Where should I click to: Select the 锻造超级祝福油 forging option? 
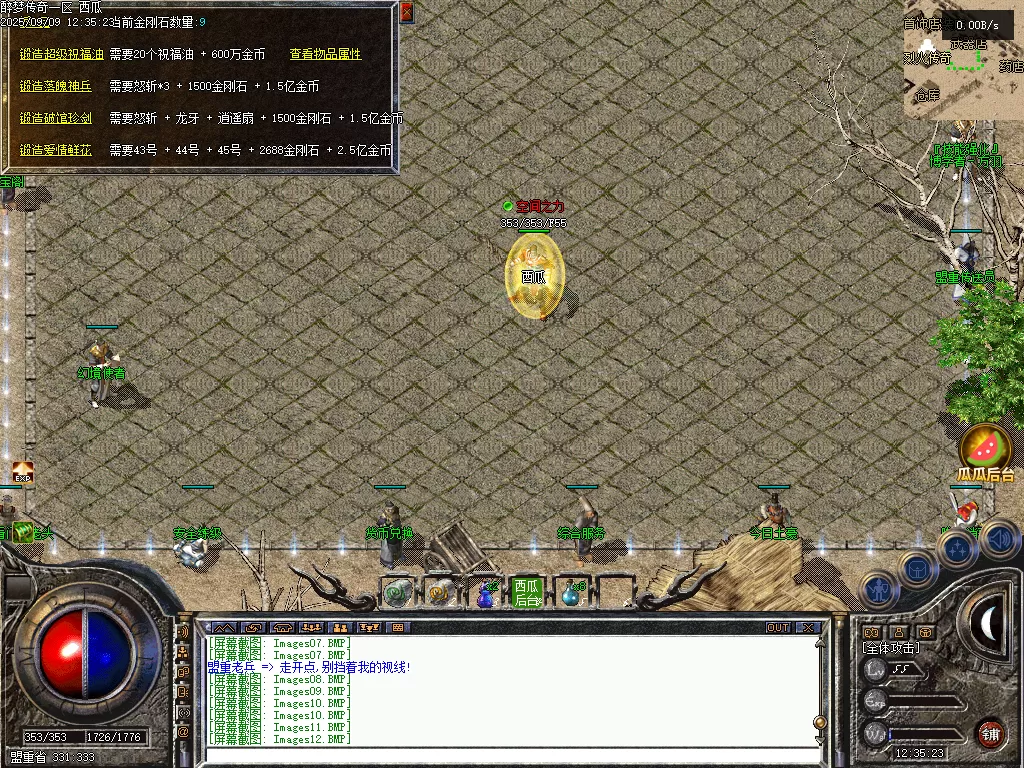[x=62, y=54]
